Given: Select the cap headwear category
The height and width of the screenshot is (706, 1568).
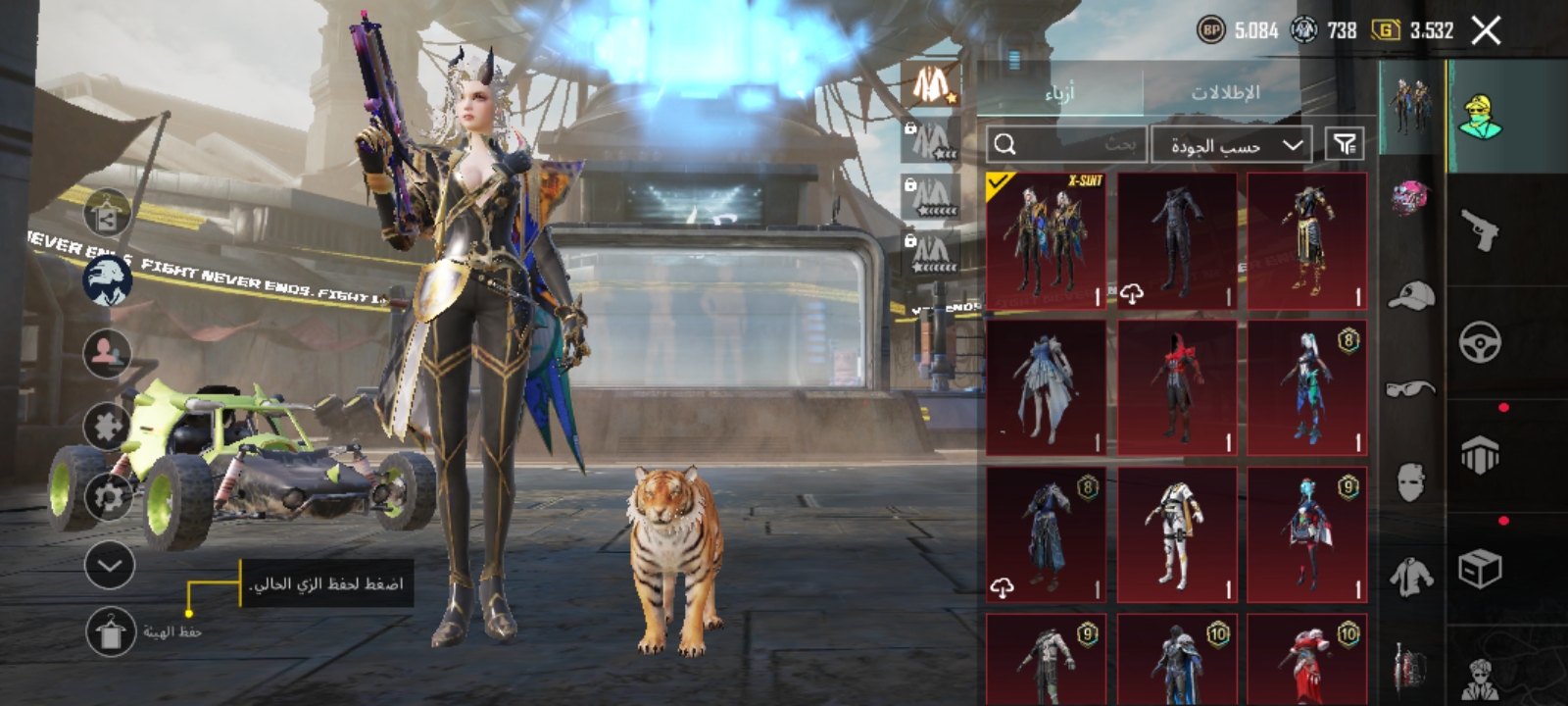Looking at the screenshot, I should tap(1411, 294).
